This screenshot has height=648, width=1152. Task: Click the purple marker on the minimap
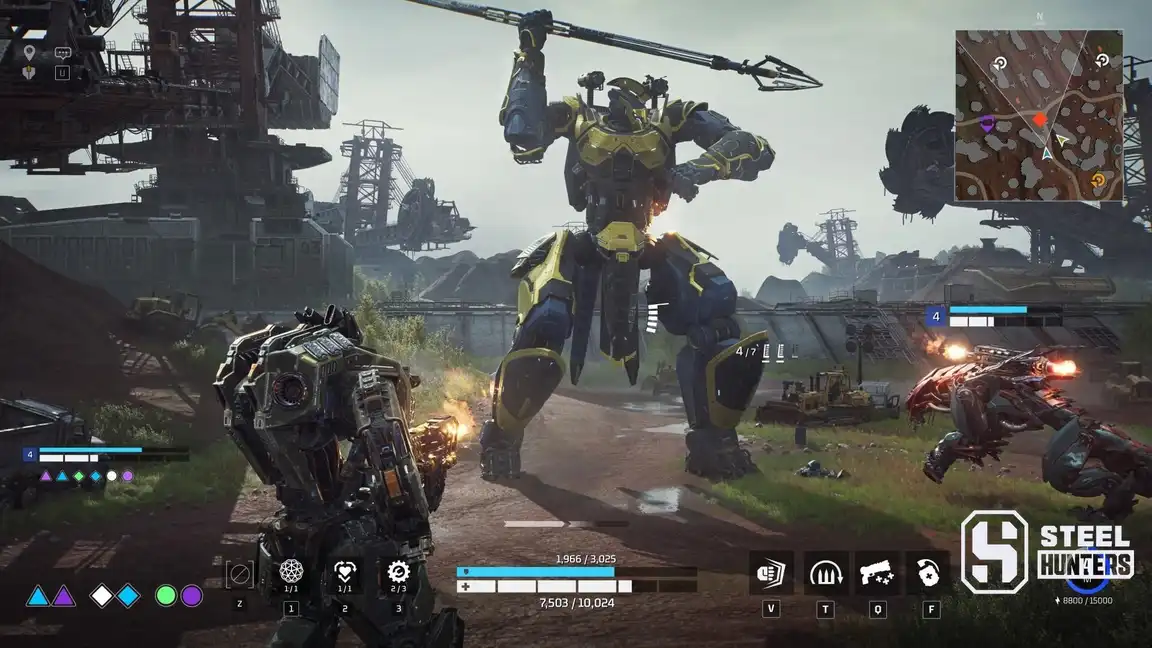[987, 123]
